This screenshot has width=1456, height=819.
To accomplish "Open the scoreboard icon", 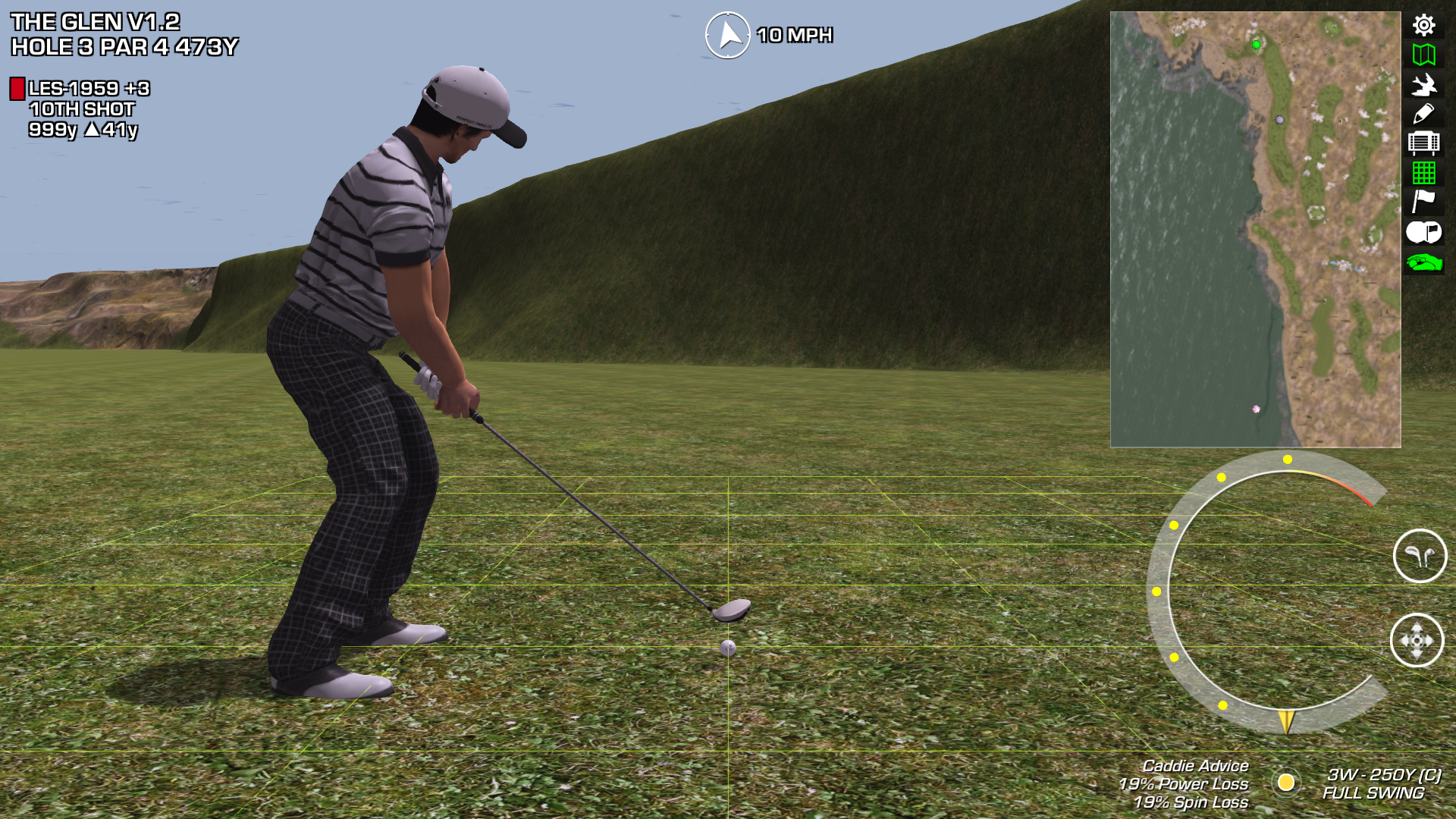I will (x=1423, y=143).
